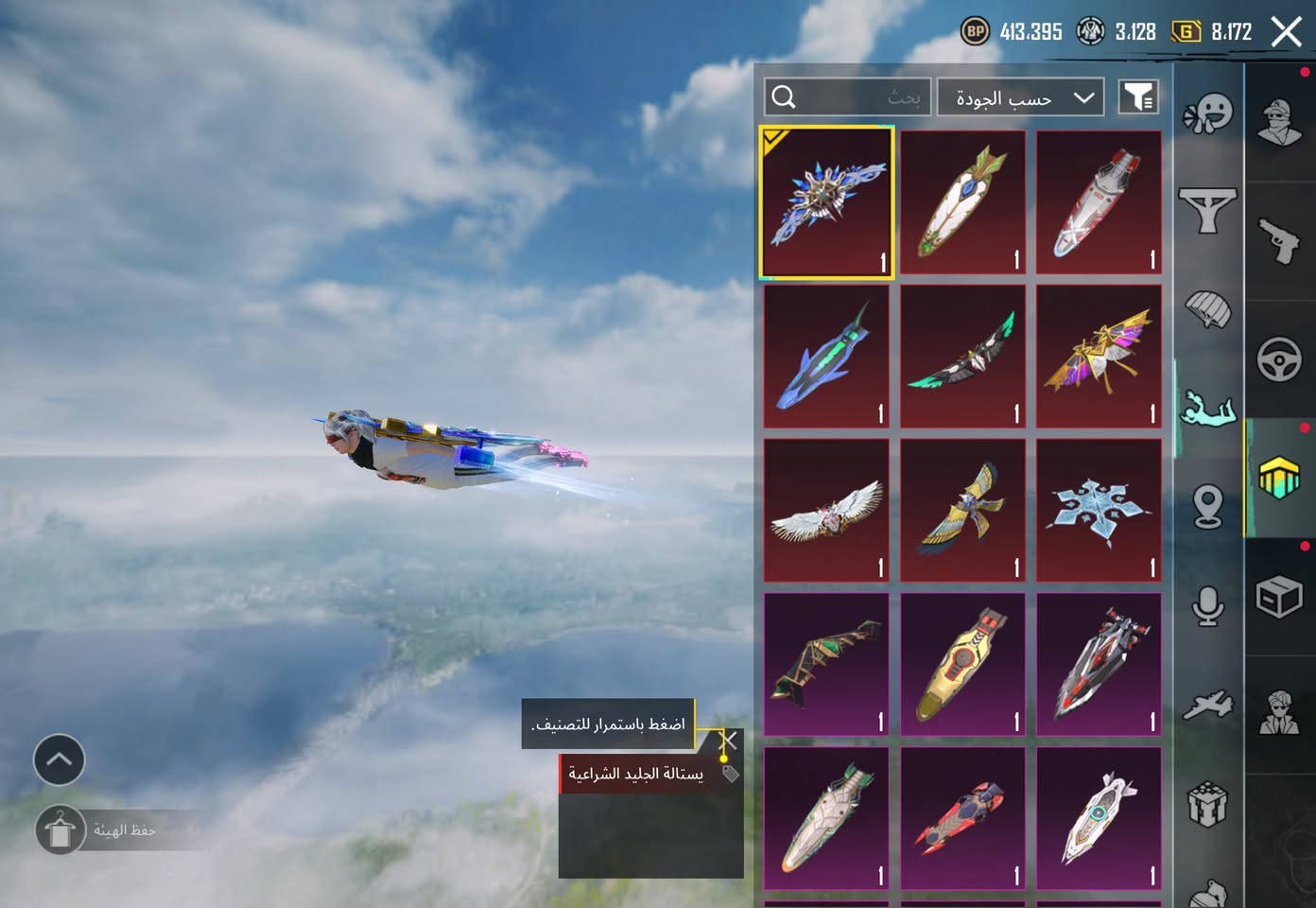Open the filter button beside the dropdown
The image size is (1316, 908).
1138,97
